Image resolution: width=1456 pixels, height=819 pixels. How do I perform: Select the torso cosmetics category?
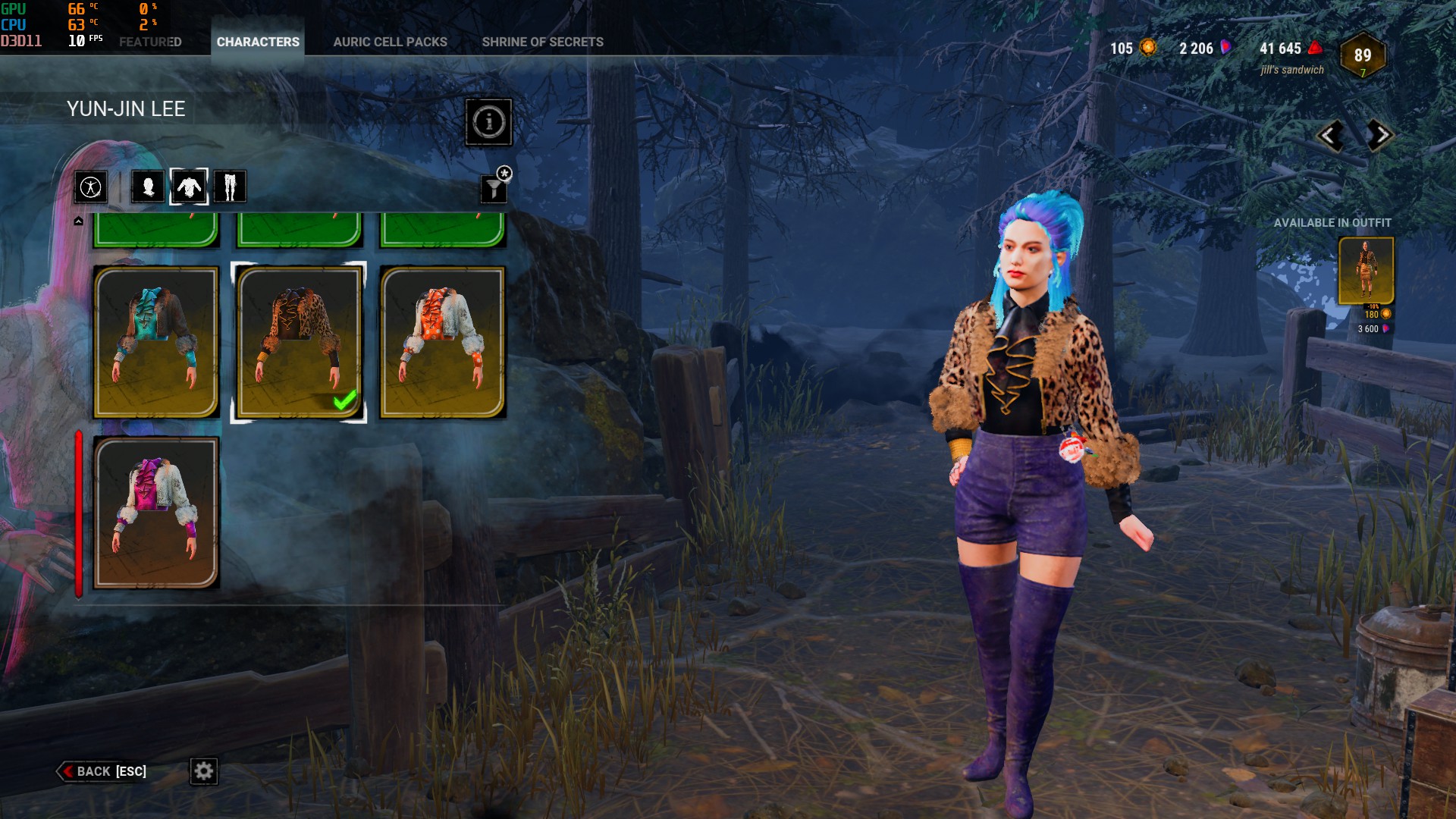coord(189,187)
